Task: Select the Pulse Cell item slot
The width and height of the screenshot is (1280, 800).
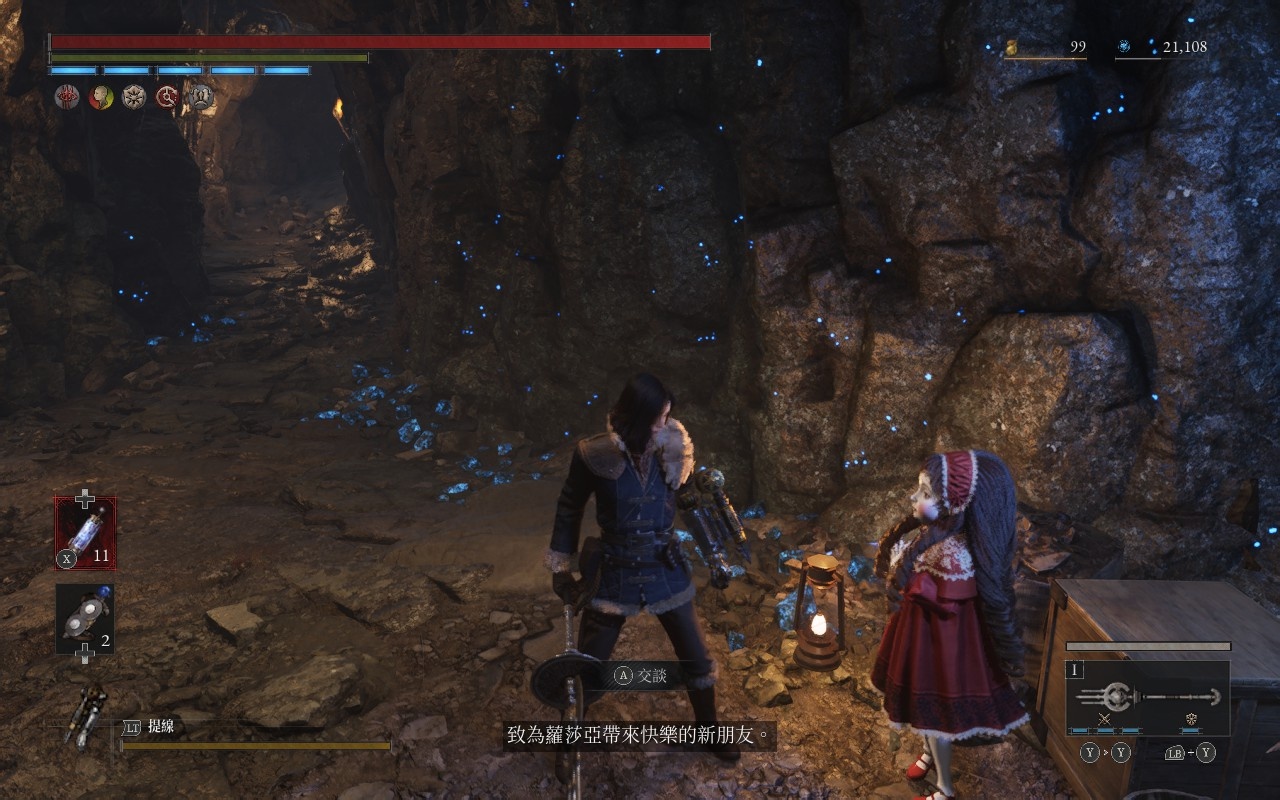Action: tap(85, 533)
